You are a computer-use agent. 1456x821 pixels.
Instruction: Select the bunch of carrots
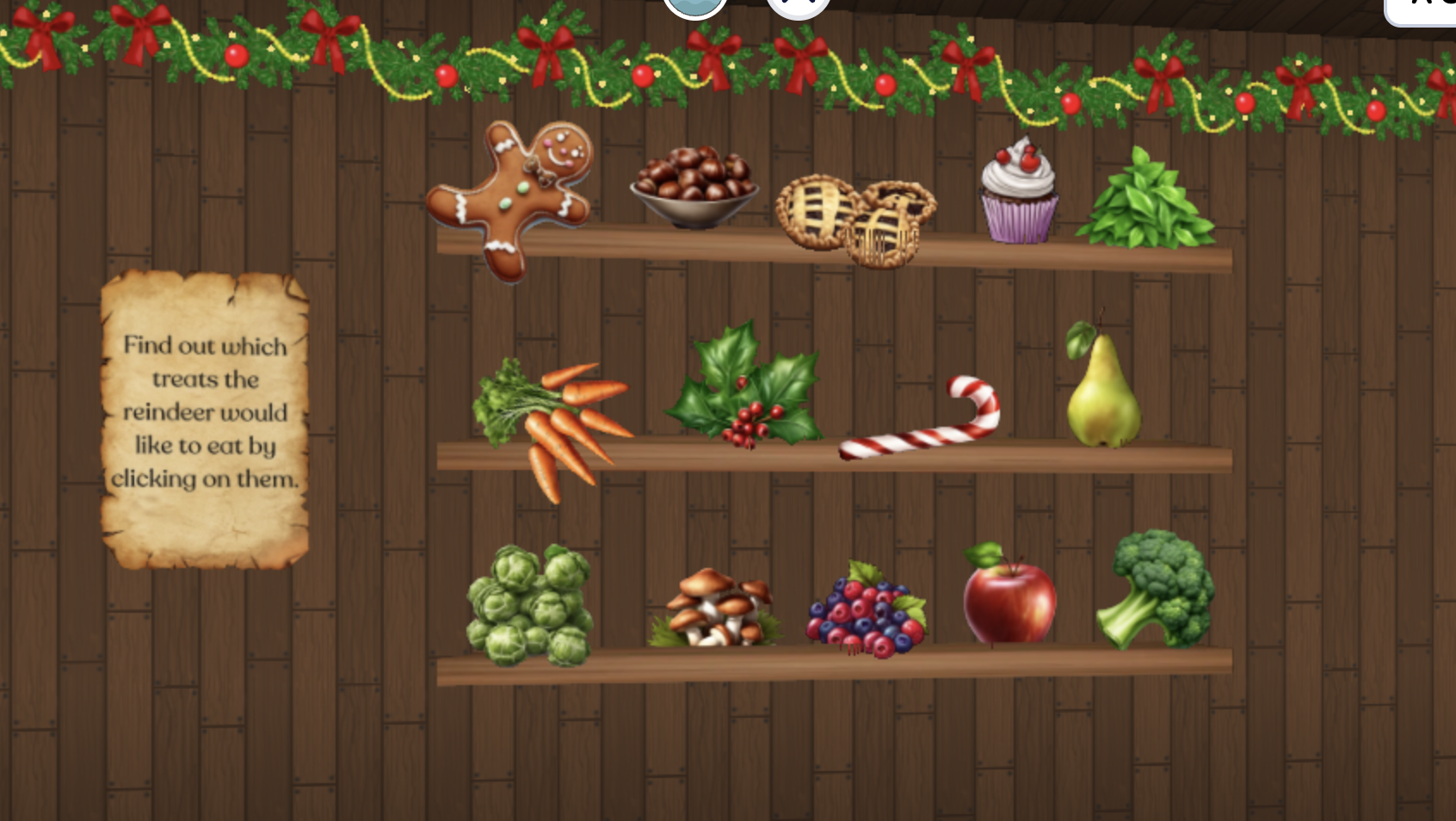[x=559, y=422]
